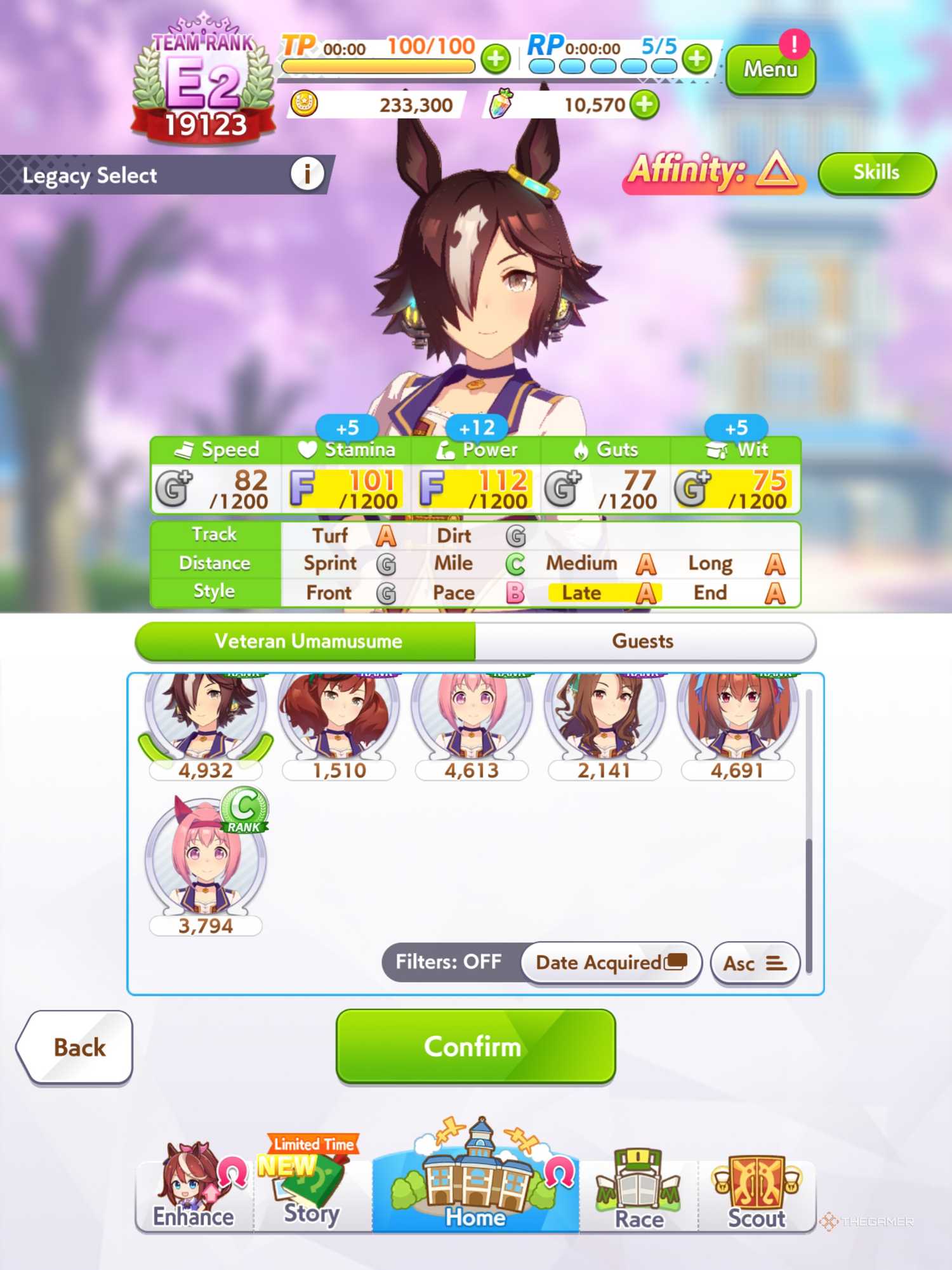Viewport: 952px width, 1270px height.
Task: Switch to the Guests tab
Action: click(x=642, y=641)
